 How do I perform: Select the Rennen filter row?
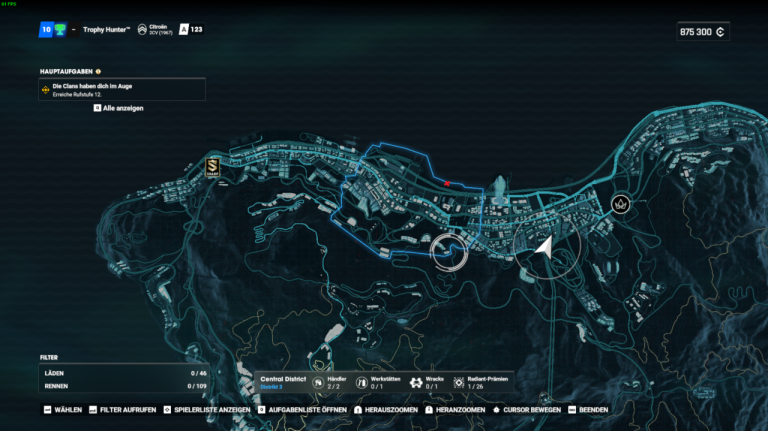(123, 385)
